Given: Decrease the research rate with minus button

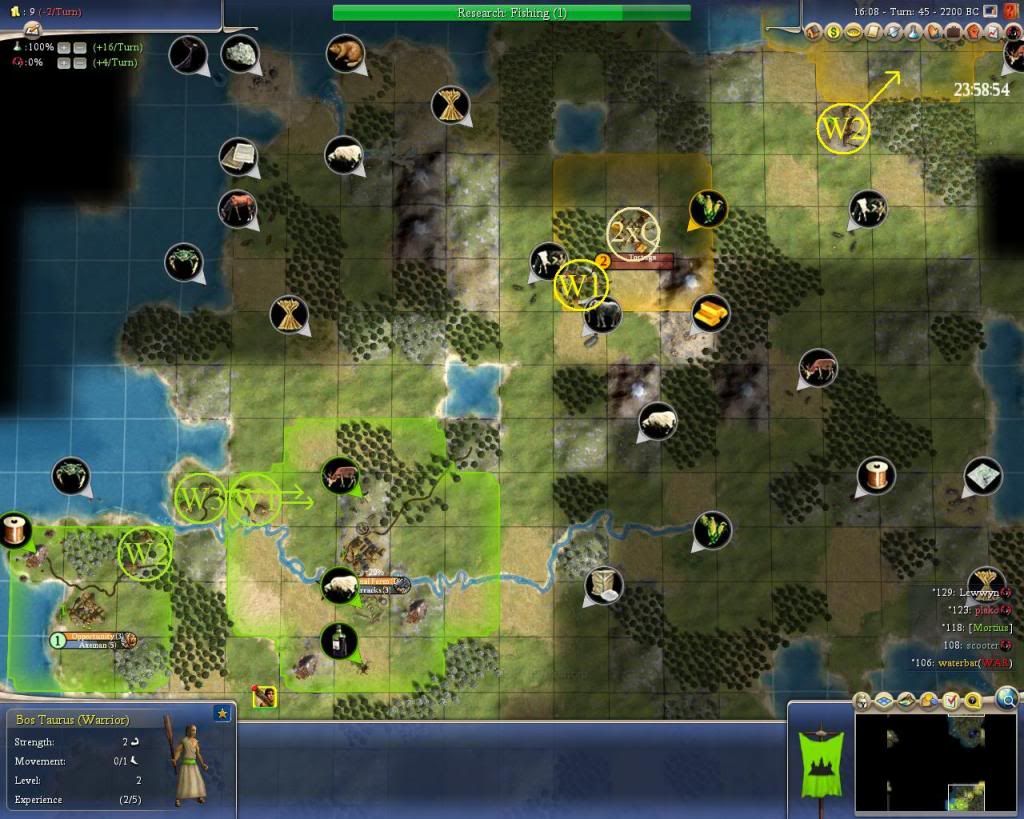Looking at the screenshot, I should click(79, 47).
